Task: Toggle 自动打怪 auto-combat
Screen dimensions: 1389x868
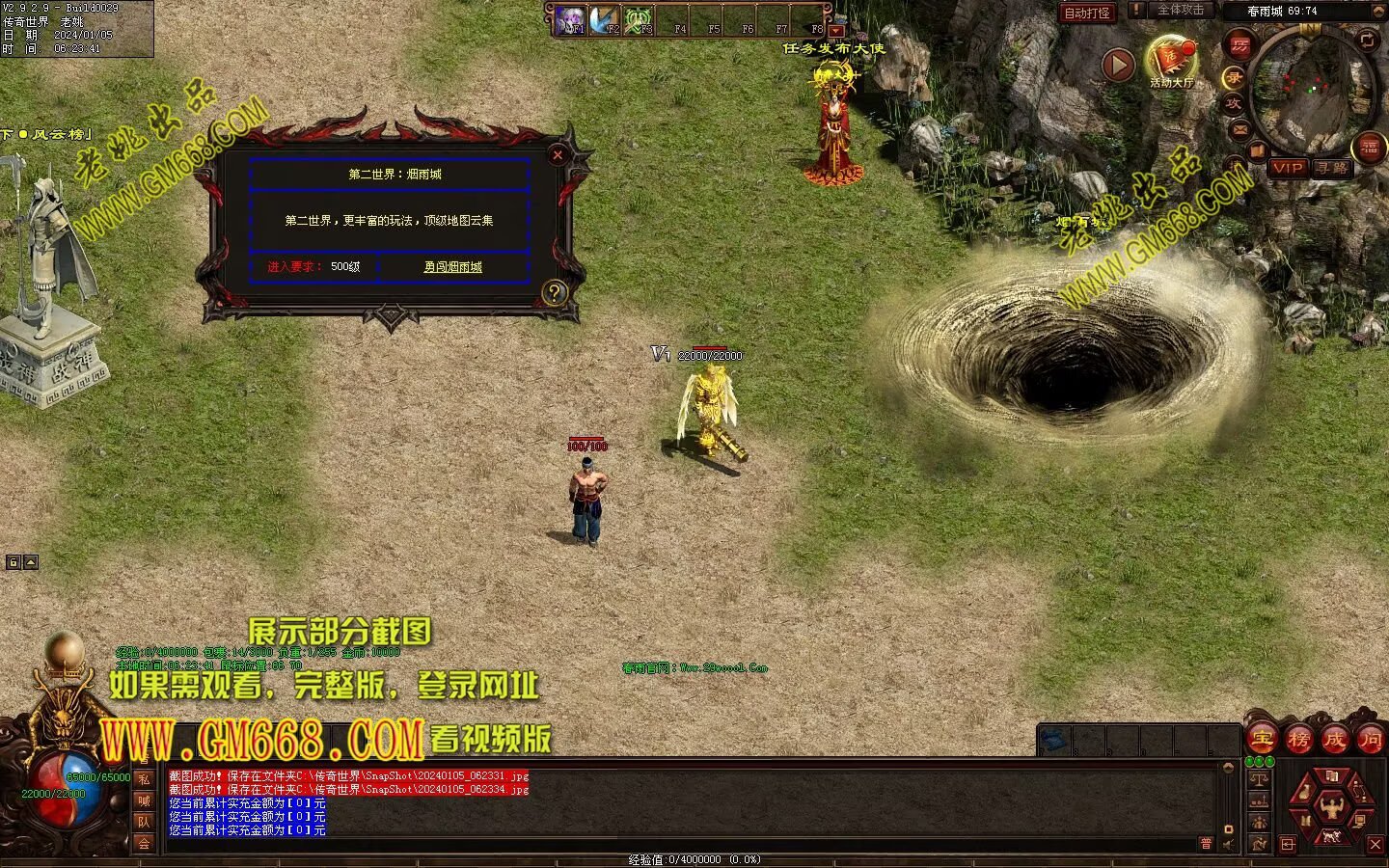Action: (1087, 13)
